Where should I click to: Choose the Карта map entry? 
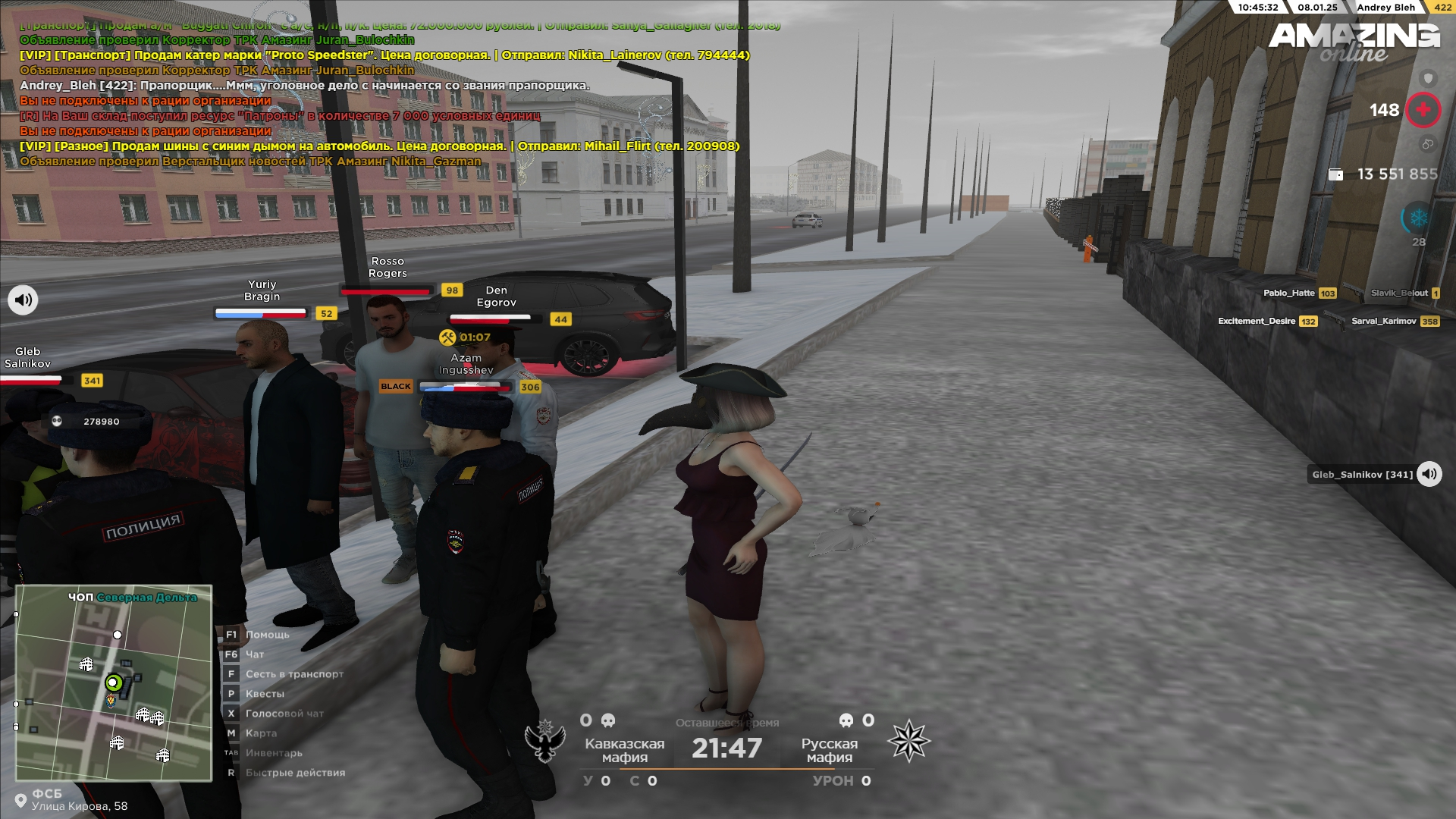click(x=261, y=733)
